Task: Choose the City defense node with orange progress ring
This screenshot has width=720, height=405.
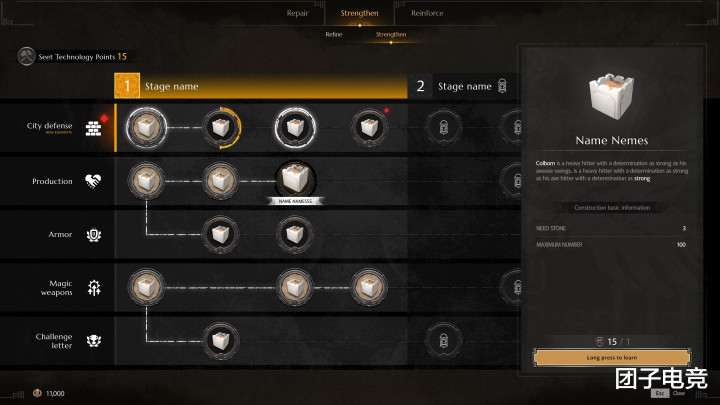Action: pyautogui.click(x=220, y=126)
